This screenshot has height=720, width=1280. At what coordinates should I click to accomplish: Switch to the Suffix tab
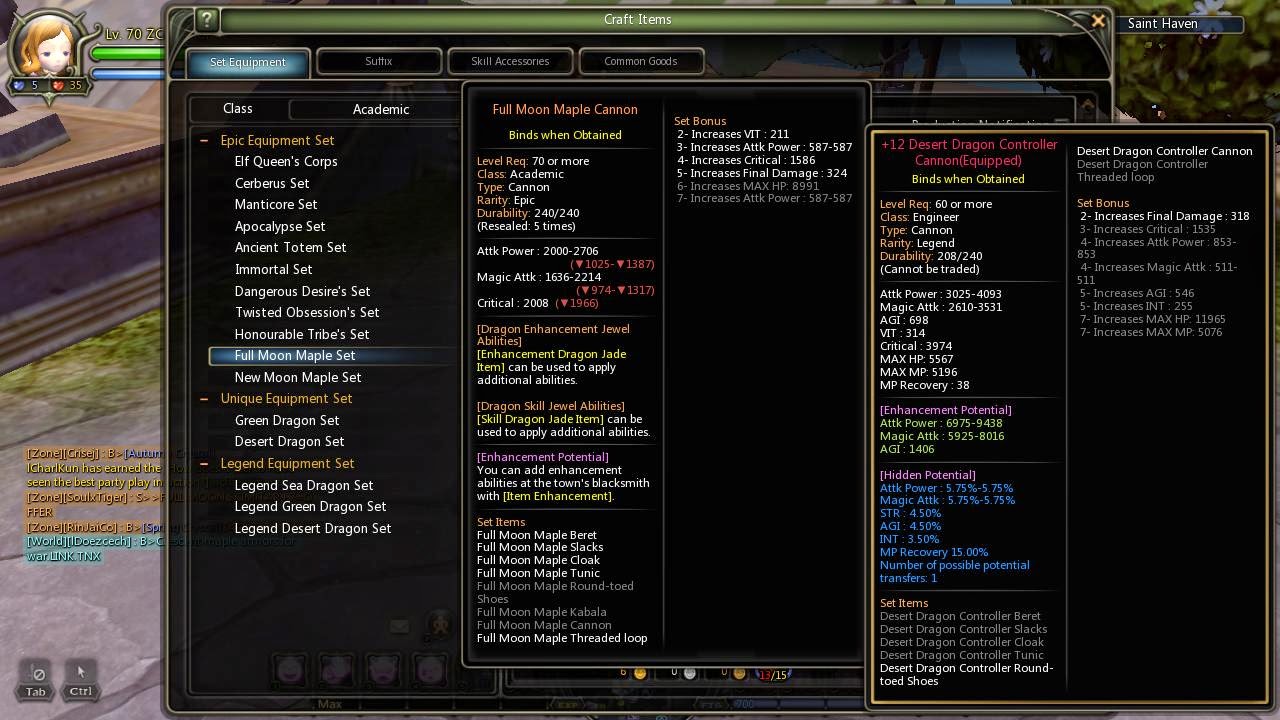[x=379, y=61]
